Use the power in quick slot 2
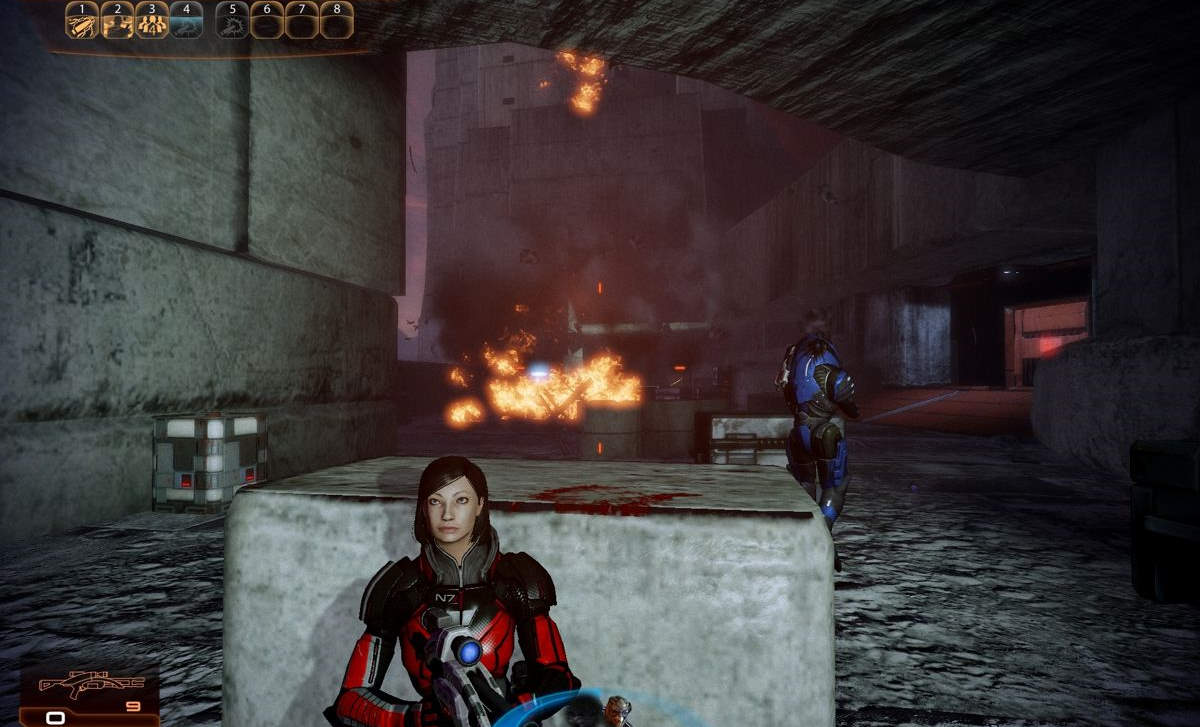The height and width of the screenshot is (727, 1200). click(x=117, y=21)
